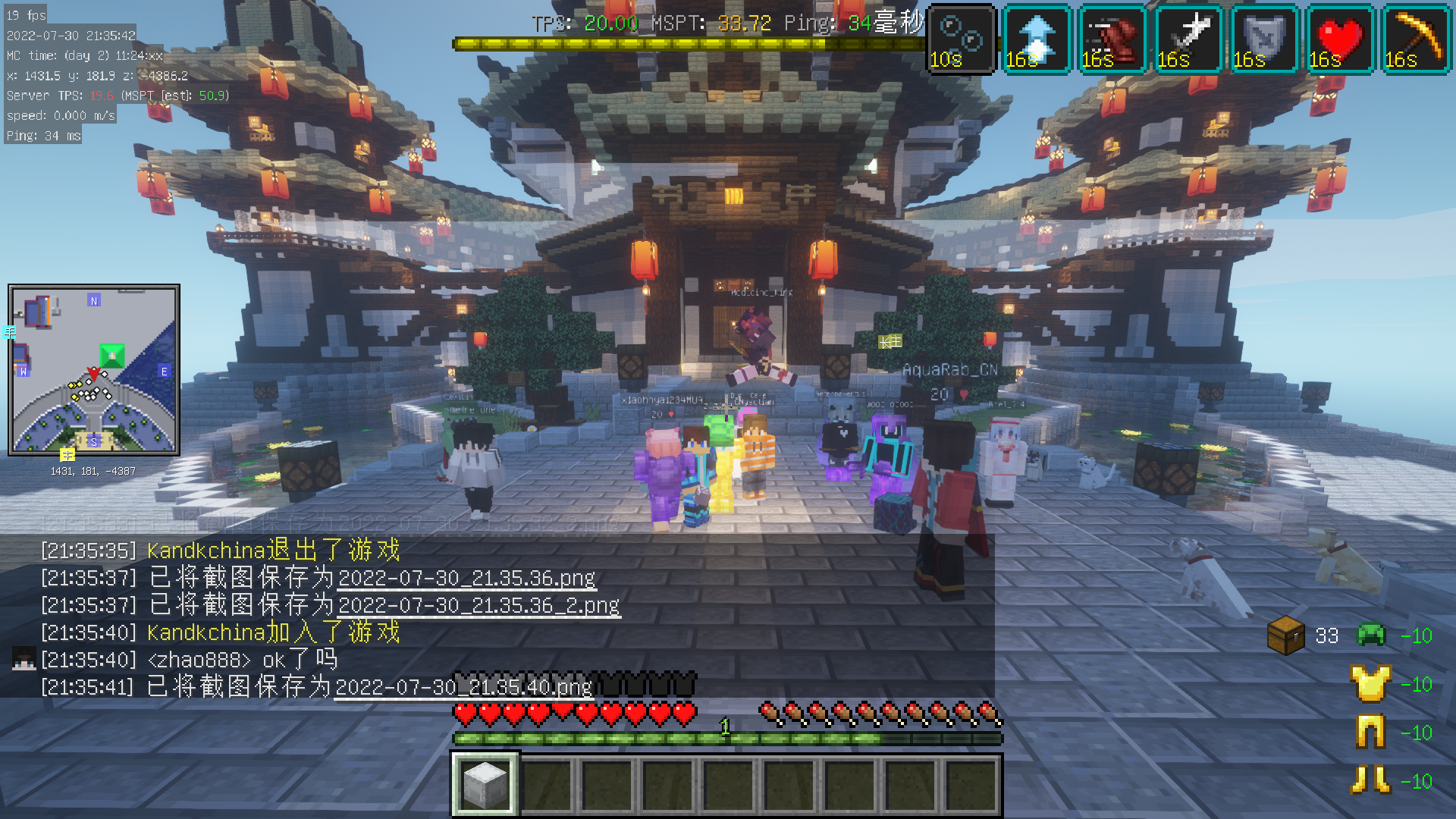Viewport: 1456px width, 819px height.
Task: Click the yellow waypoint marker below minimap
Action: click(x=67, y=455)
